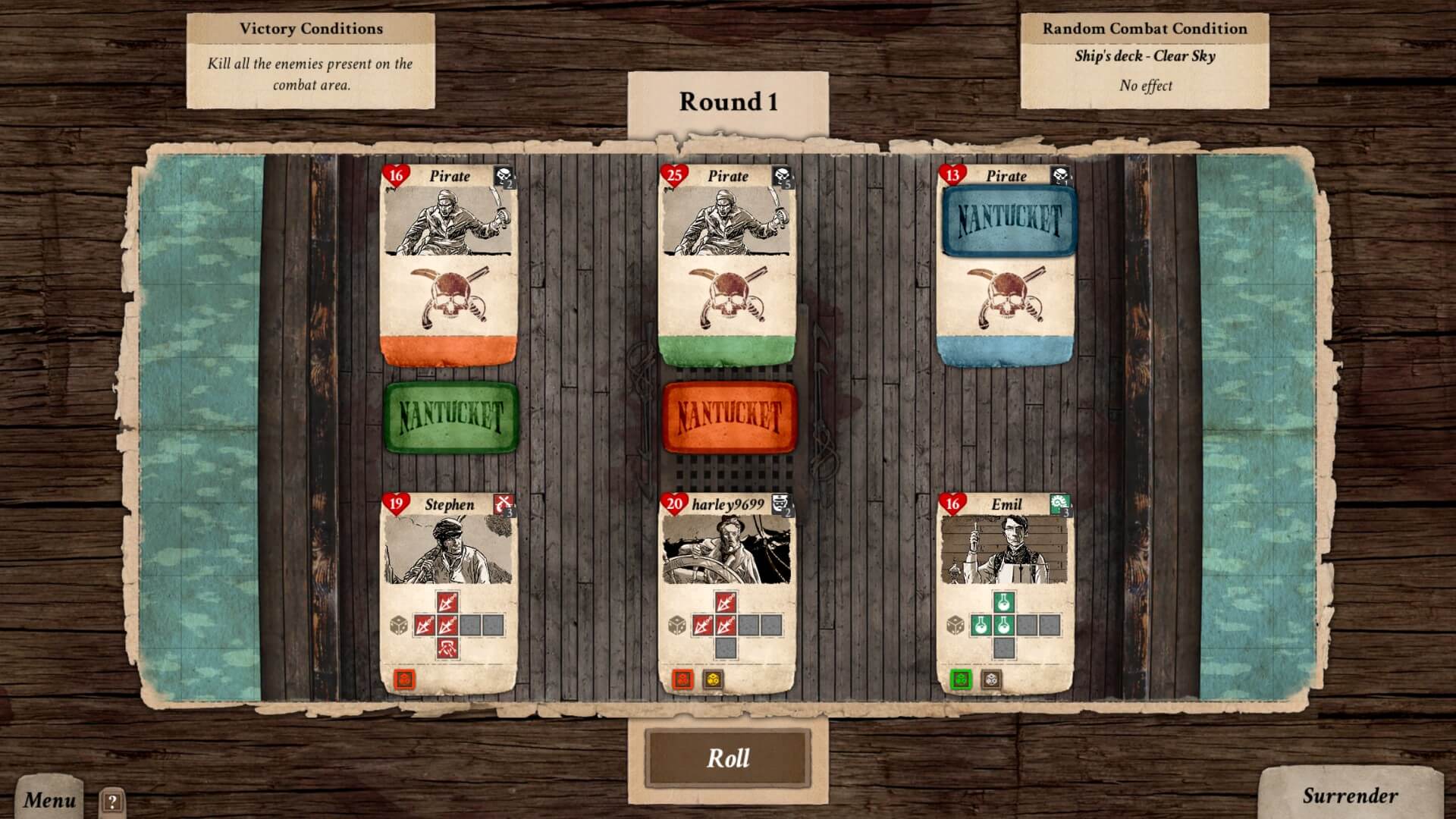This screenshot has height=819, width=1456.
Task: Click Stephen's crossed-weapons class badge
Action: pyautogui.click(x=504, y=504)
